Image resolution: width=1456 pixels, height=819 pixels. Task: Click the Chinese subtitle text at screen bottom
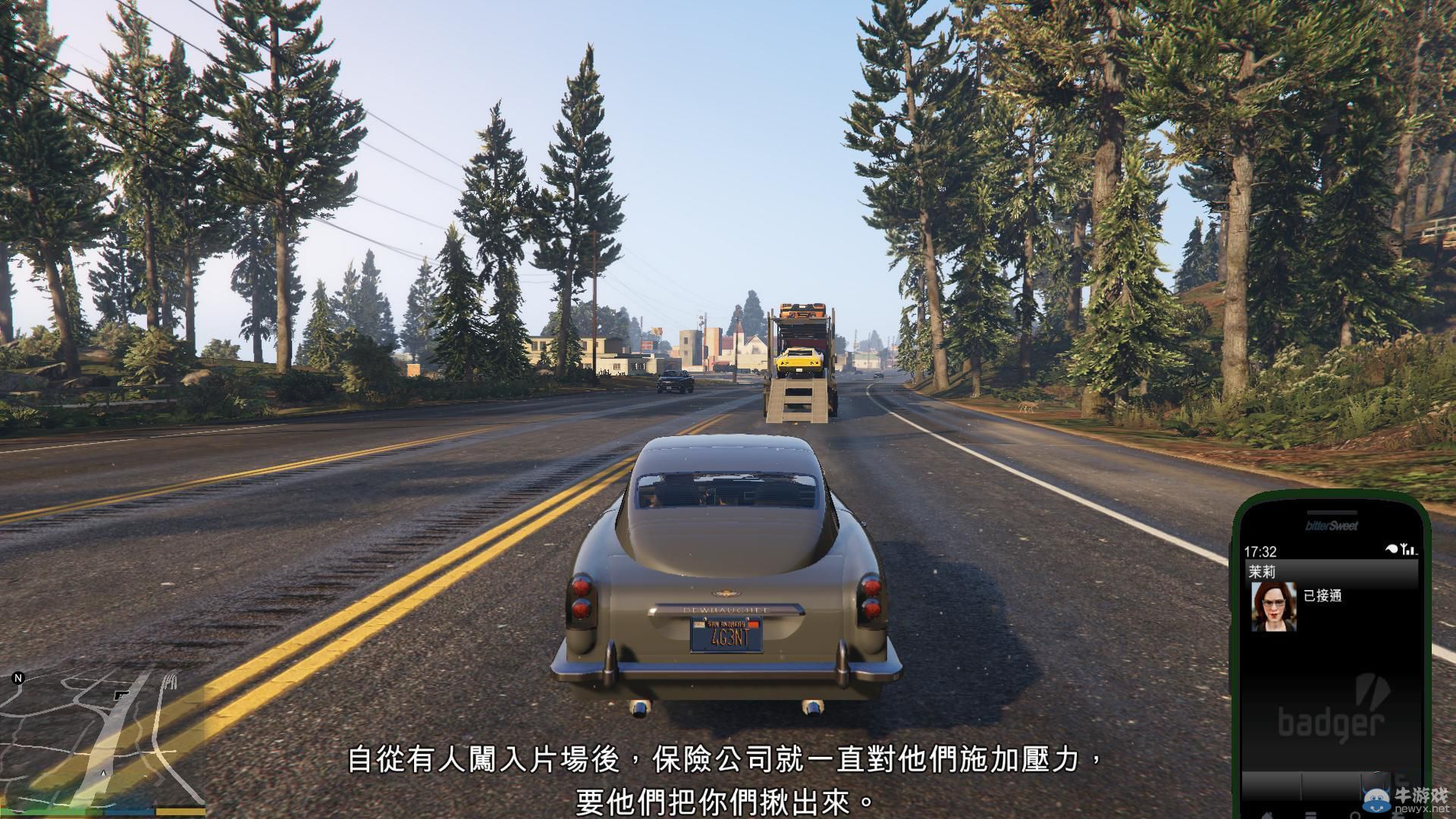pyautogui.click(x=720, y=777)
